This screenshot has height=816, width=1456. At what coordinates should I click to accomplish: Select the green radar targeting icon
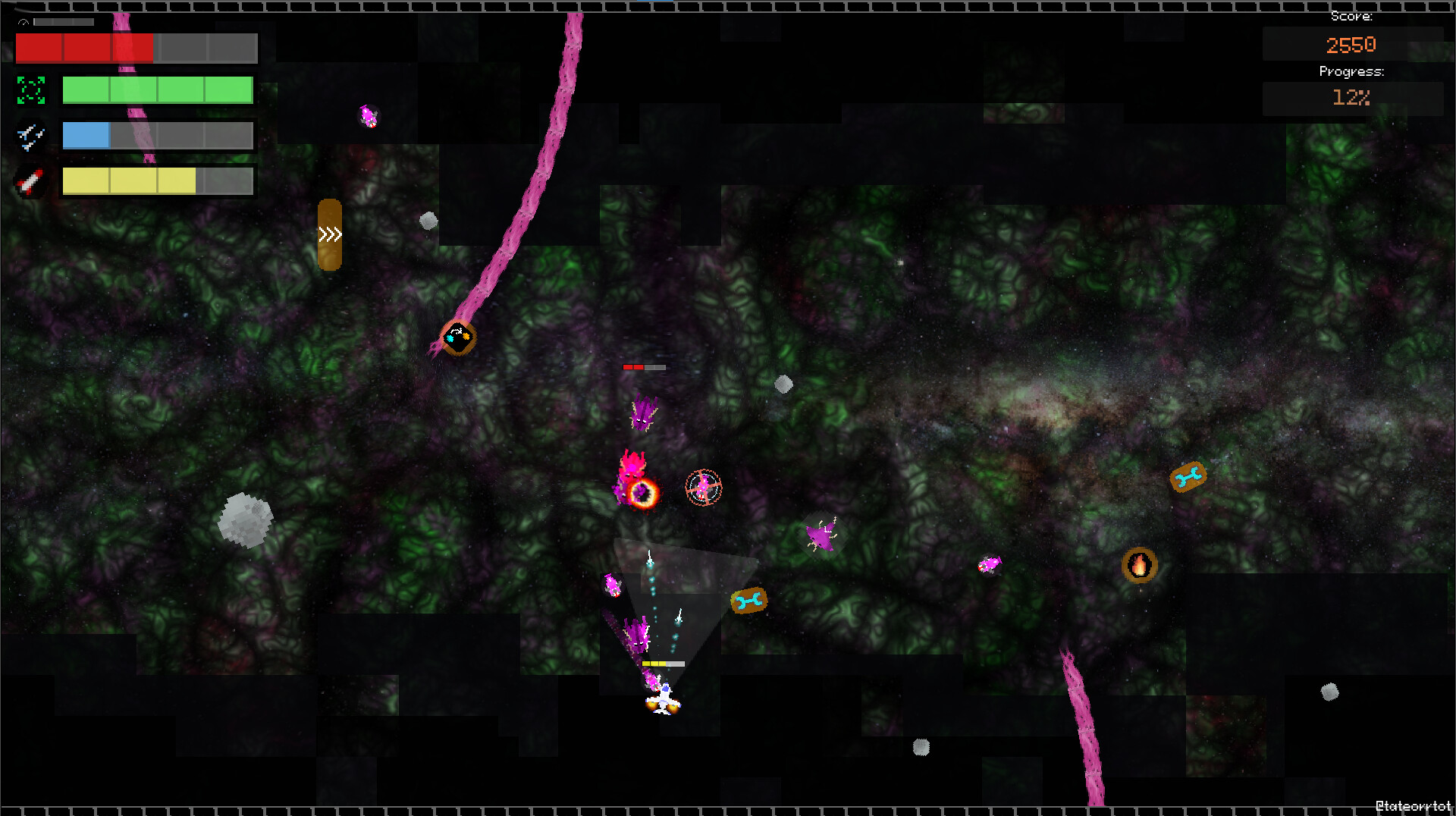point(30,90)
